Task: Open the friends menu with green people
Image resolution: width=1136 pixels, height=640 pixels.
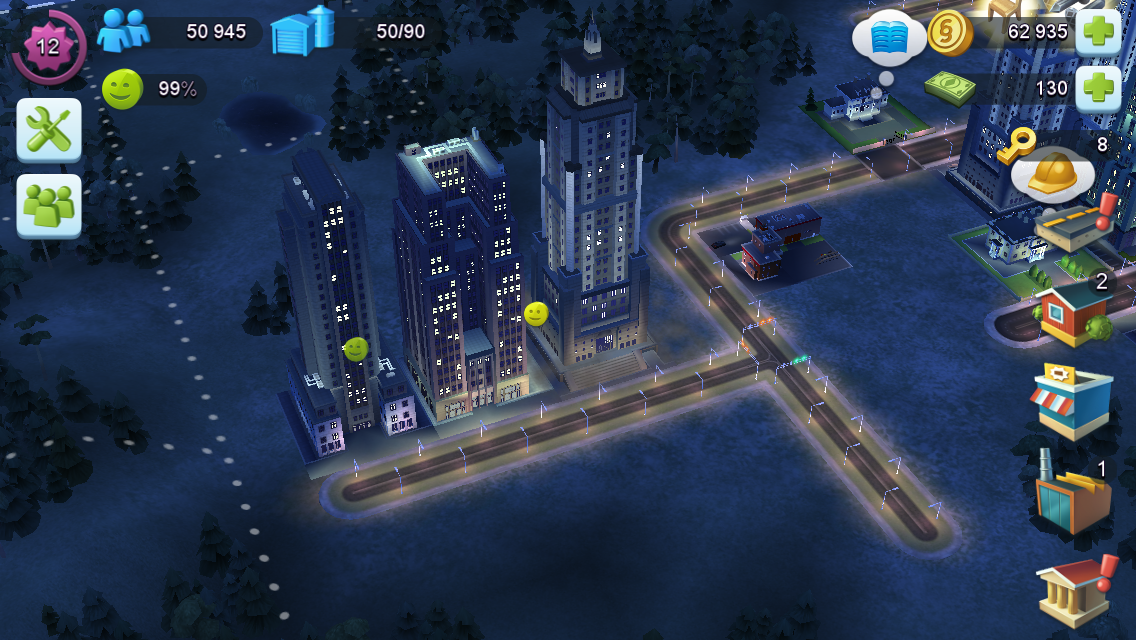Action: click(49, 206)
